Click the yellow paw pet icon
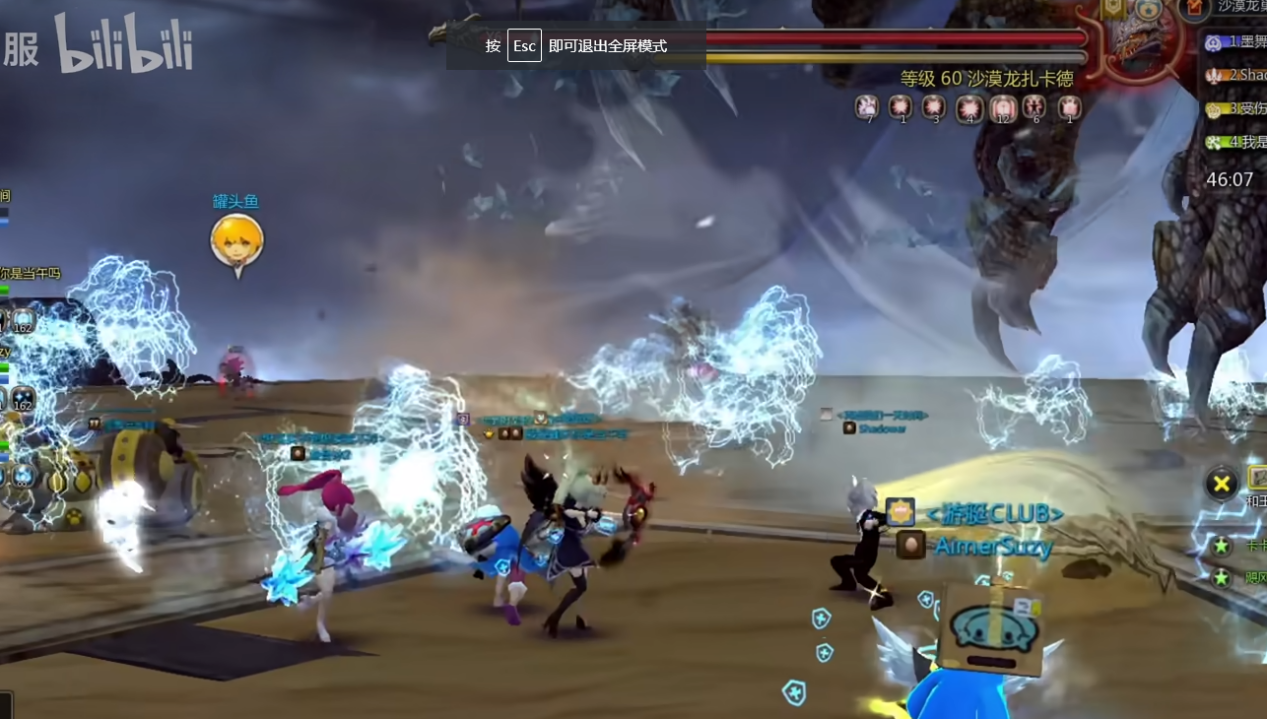 click(x=74, y=518)
